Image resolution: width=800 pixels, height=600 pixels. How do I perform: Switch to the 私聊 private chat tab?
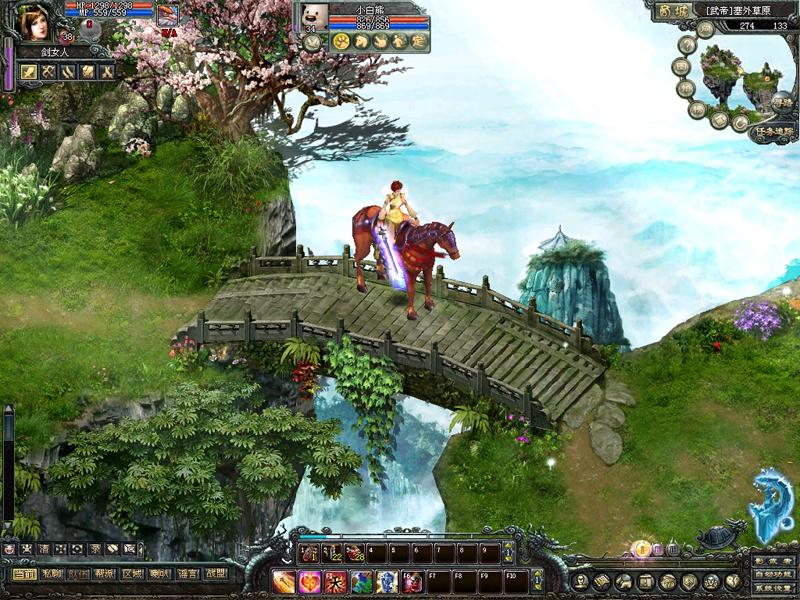point(51,575)
